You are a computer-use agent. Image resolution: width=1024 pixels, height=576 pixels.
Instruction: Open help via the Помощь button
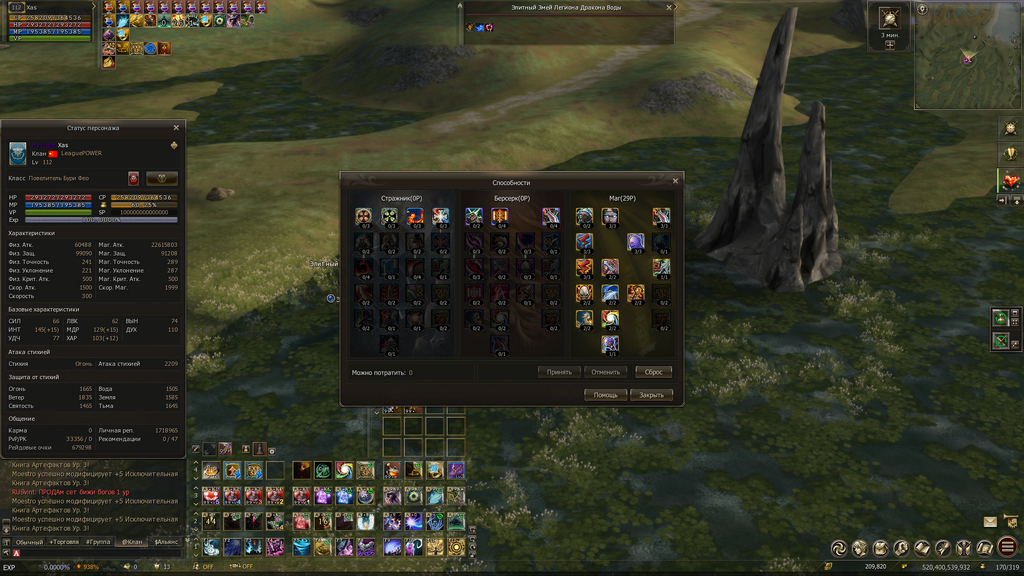pos(605,395)
